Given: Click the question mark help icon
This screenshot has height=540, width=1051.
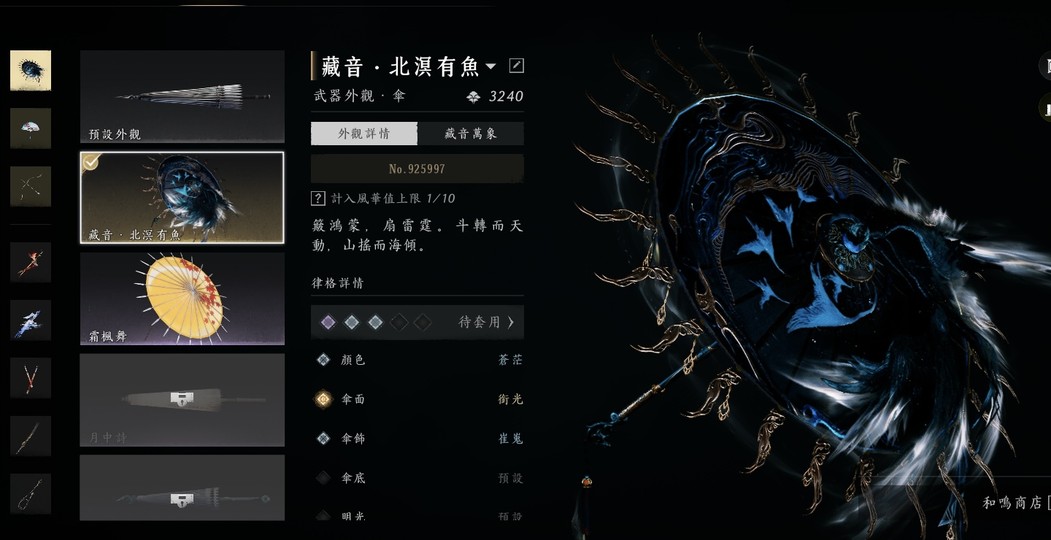Looking at the screenshot, I should pos(318,199).
